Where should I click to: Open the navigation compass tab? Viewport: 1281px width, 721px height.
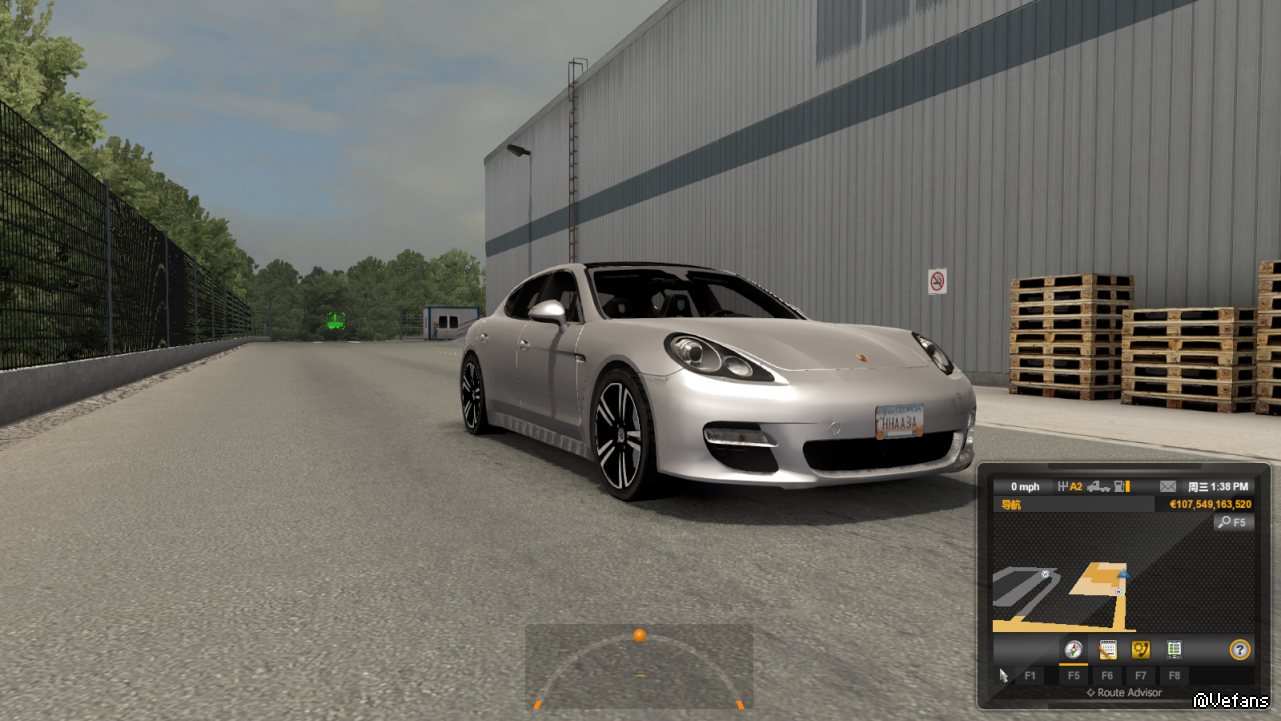(1074, 650)
